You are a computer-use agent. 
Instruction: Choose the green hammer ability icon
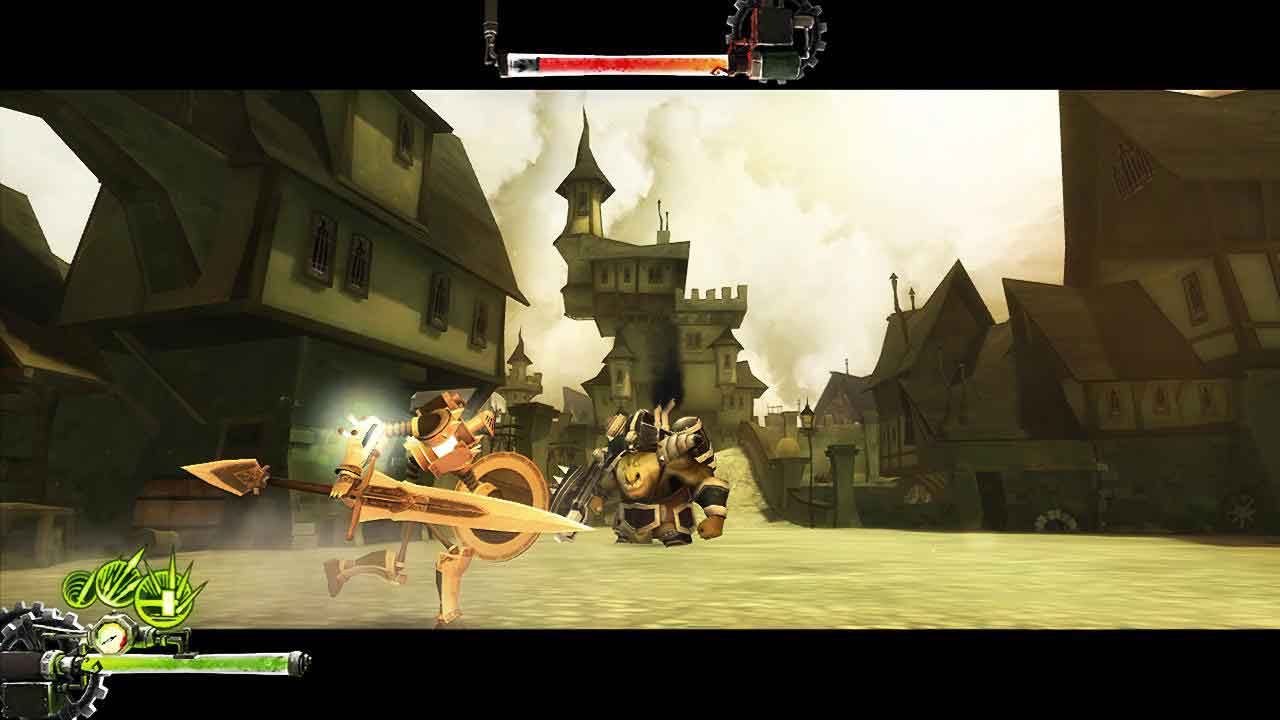click(x=166, y=598)
